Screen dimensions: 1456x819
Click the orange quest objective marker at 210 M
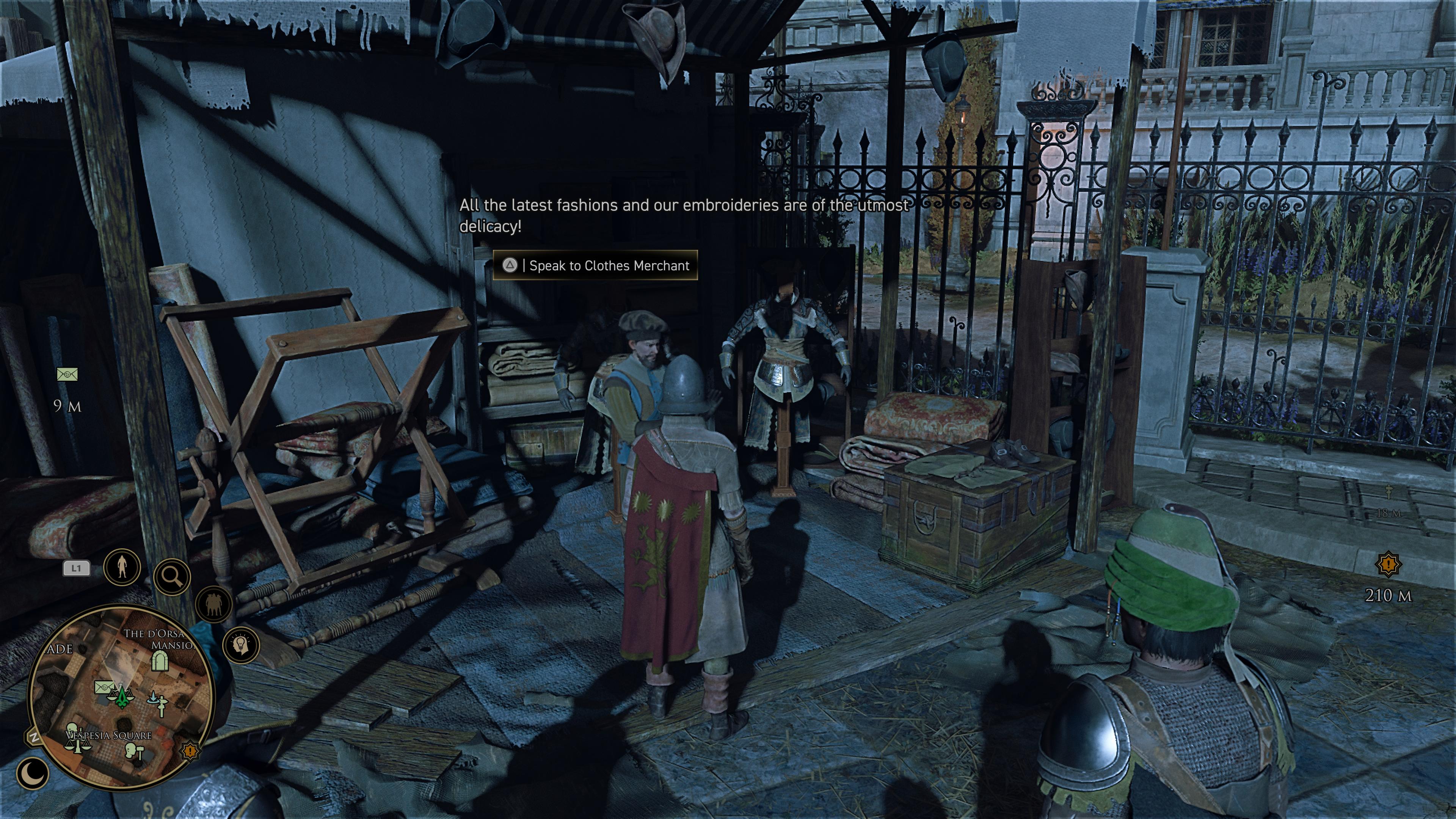coord(1388,563)
